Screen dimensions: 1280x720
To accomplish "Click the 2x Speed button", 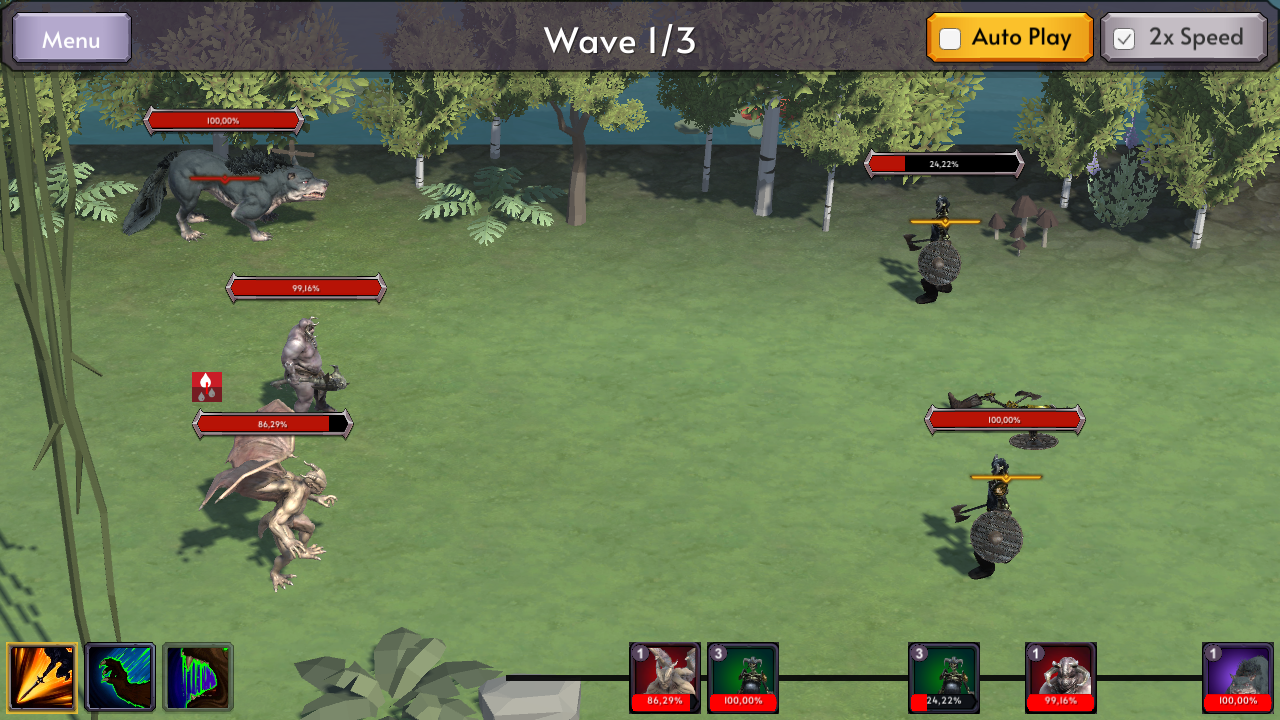I will tap(1184, 38).
